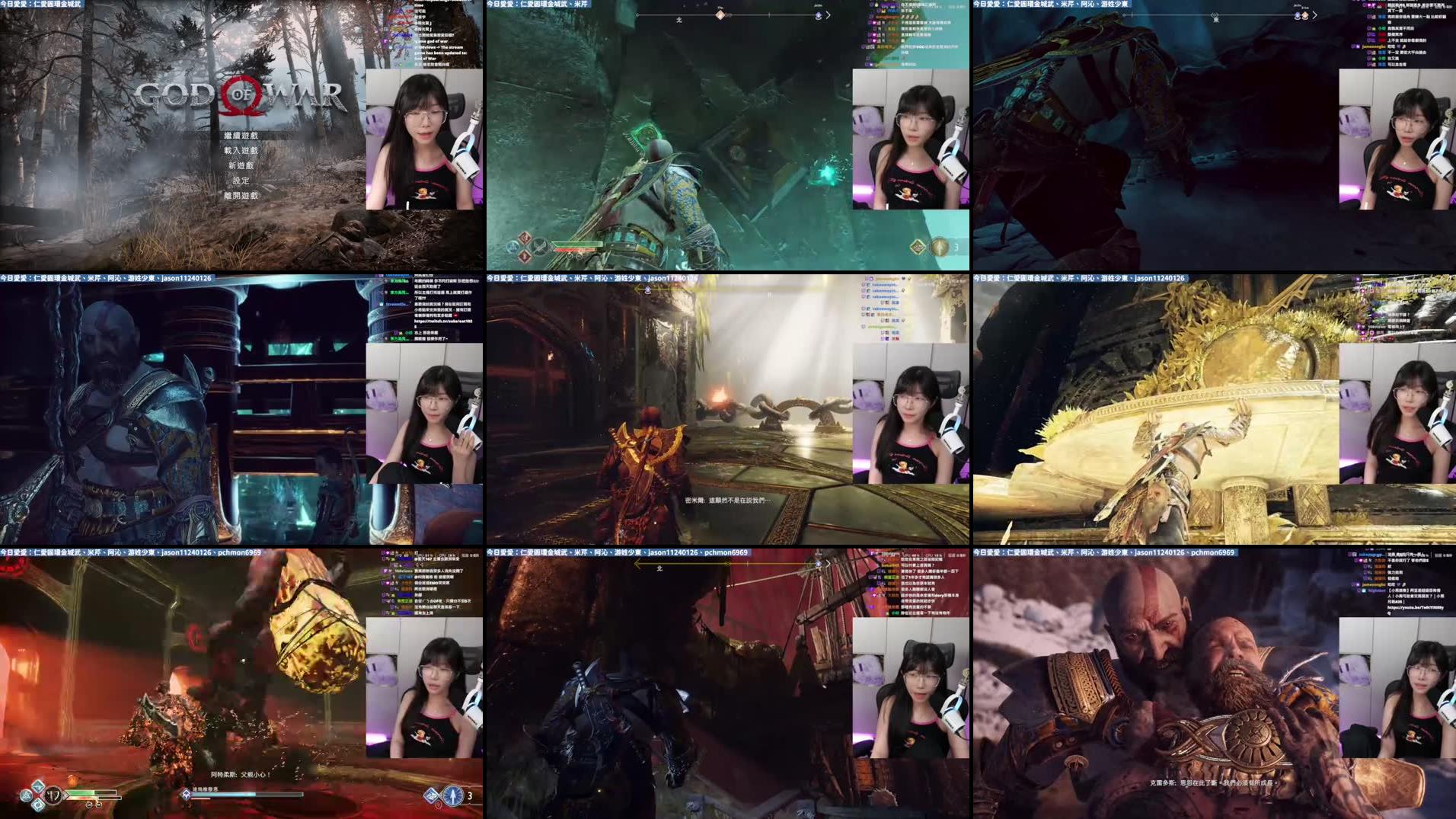Select the red runic attack icon on HUD
This screenshot has width=1456, height=819.
525,239
